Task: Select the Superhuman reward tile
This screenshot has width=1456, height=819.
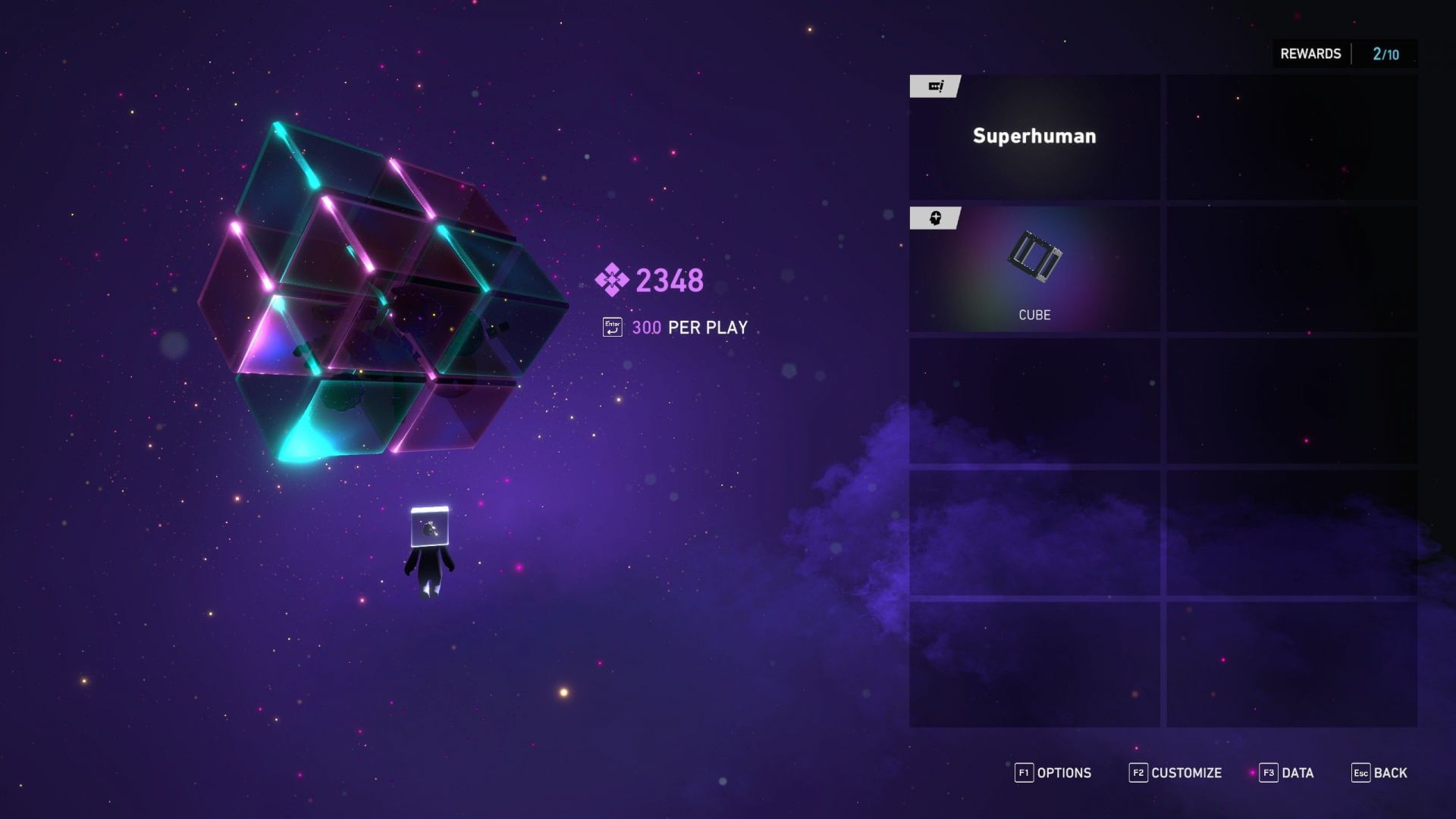Action: point(1034,136)
